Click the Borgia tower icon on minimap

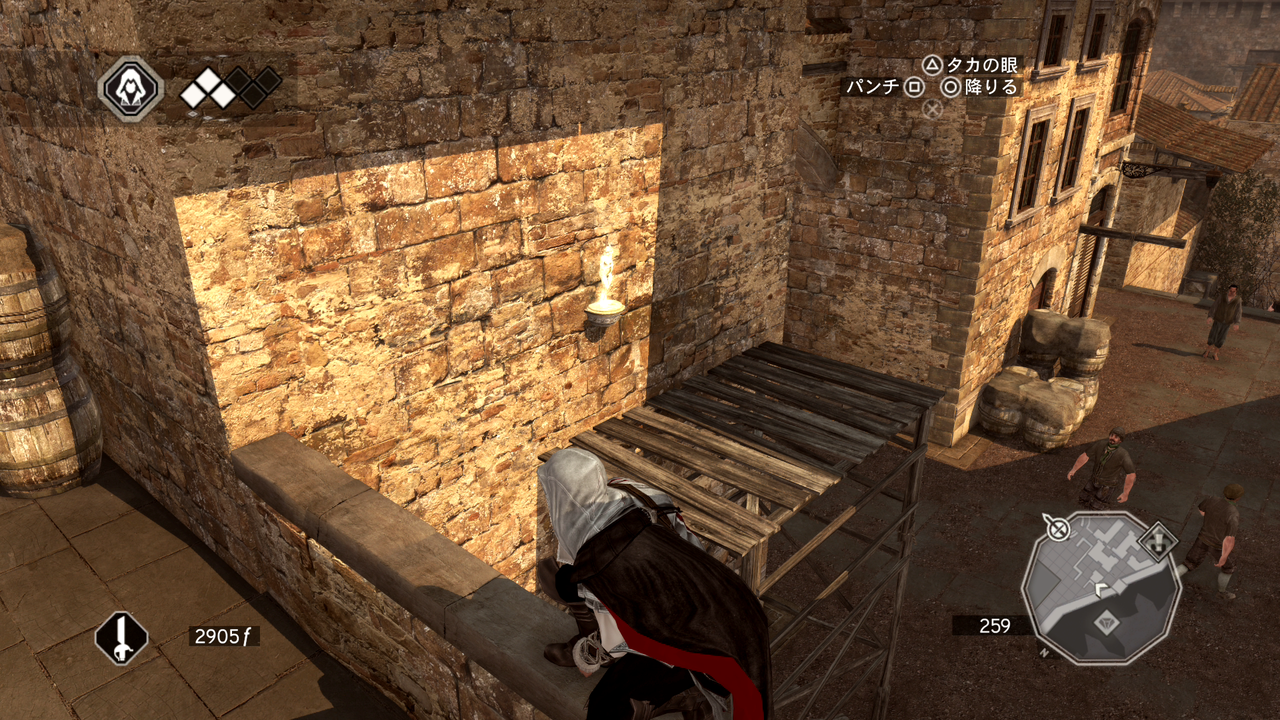click(1106, 621)
